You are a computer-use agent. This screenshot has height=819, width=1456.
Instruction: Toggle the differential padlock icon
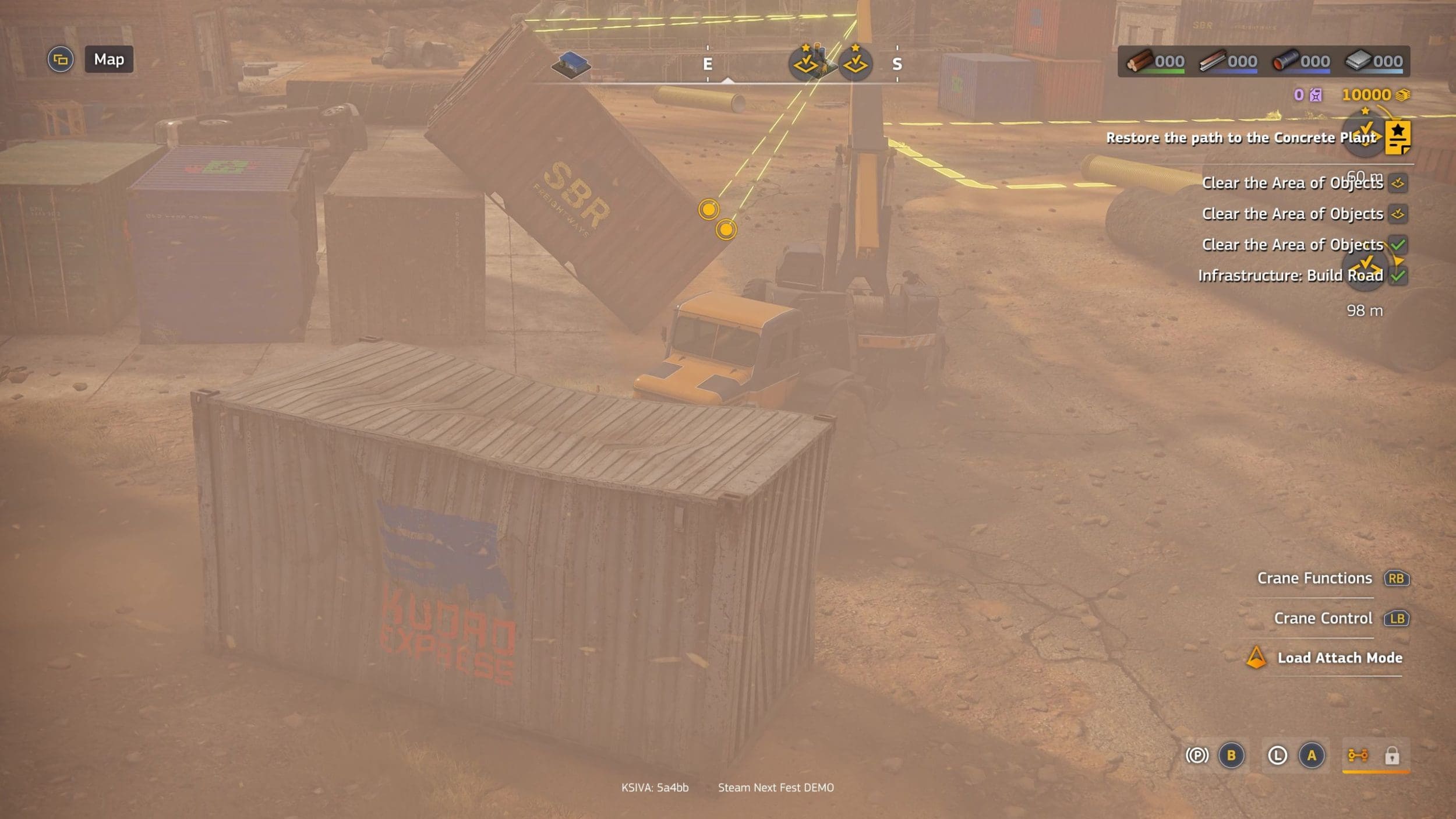pyautogui.click(x=1392, y=756)
